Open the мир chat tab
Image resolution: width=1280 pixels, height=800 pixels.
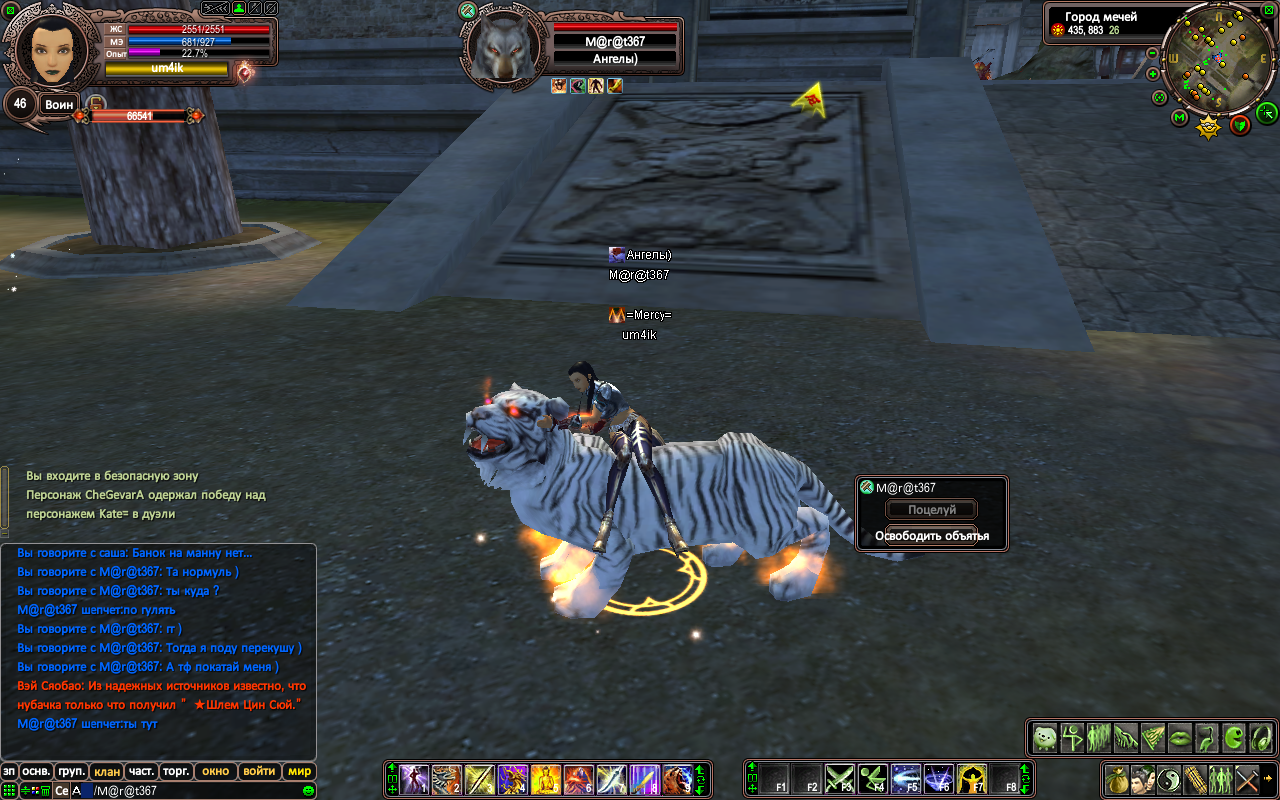coord(299,771)
